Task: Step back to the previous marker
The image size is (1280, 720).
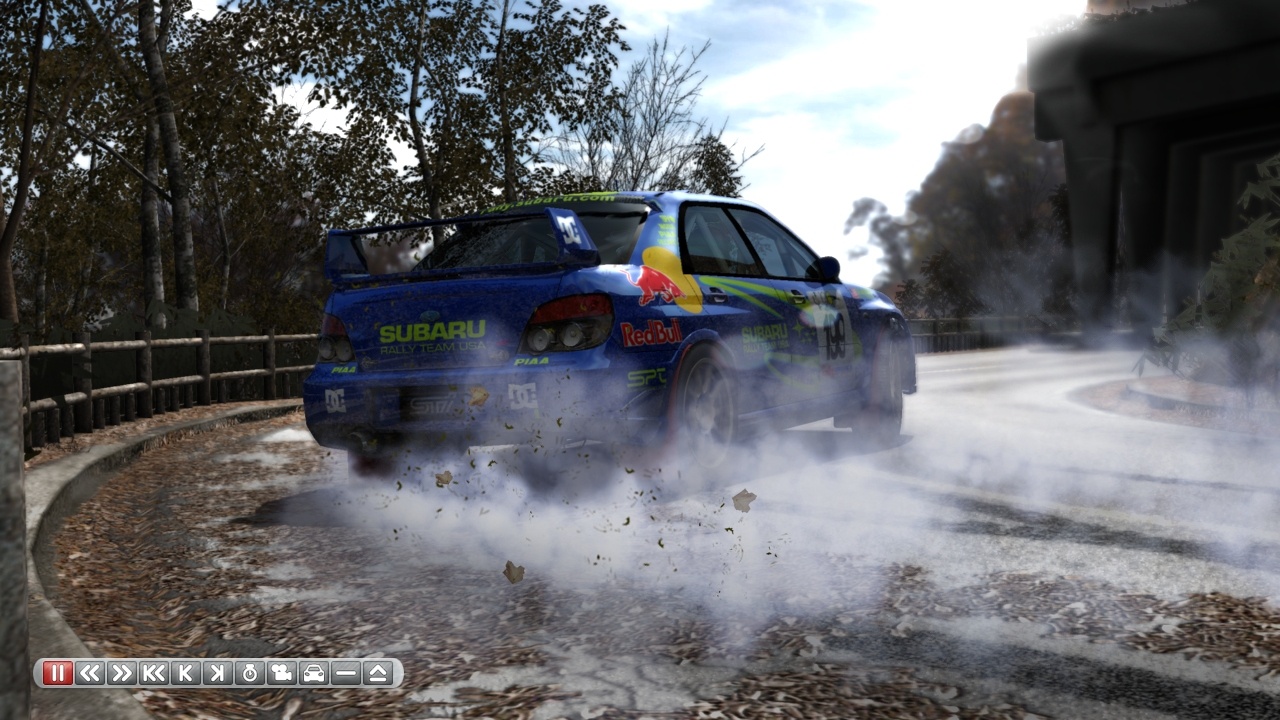Action: pos(186,674)
